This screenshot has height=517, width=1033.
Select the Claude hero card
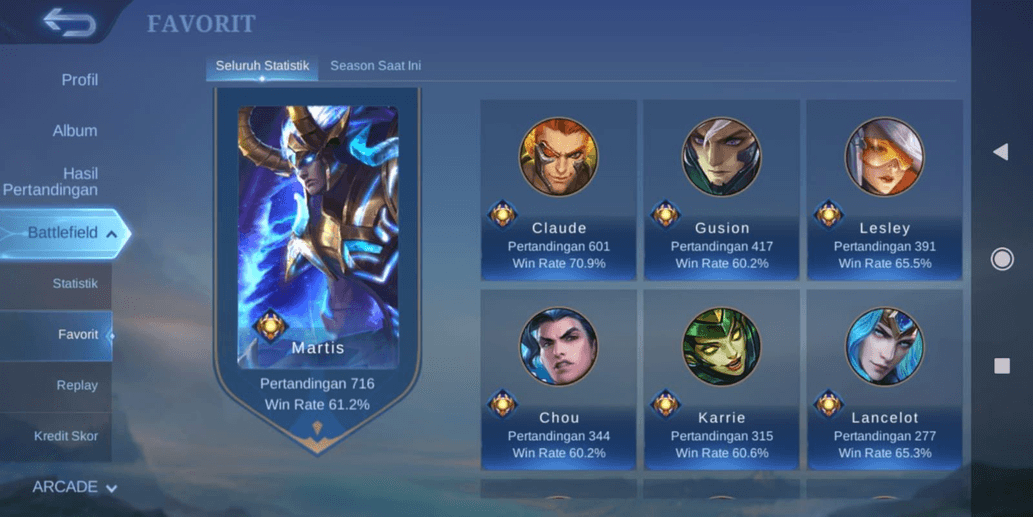(x=558, y=190)
